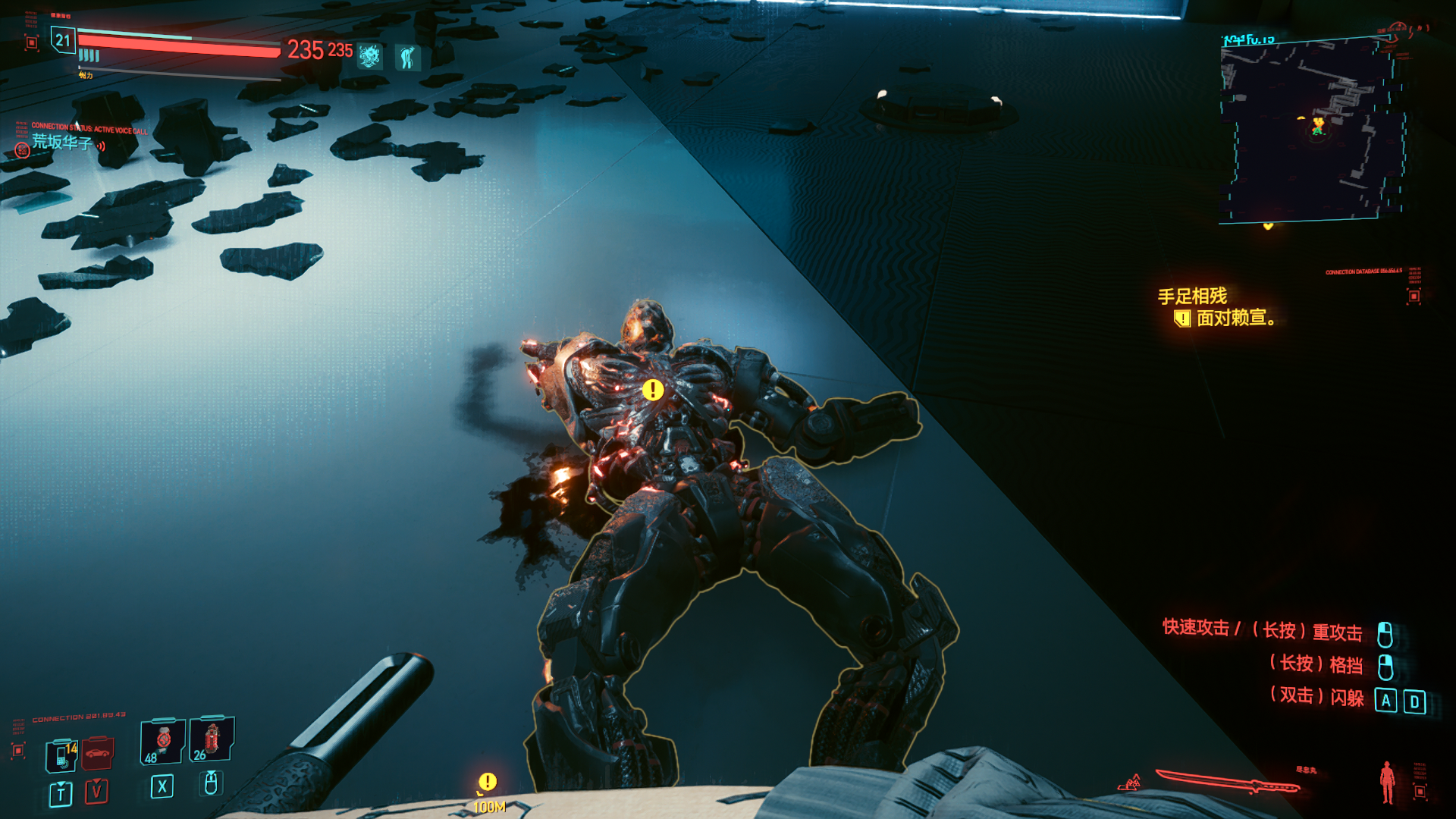This screenshot has height=819, width=1456.
Task: Inspect the demon mask buff icon
Action: (x=370, y=56)
